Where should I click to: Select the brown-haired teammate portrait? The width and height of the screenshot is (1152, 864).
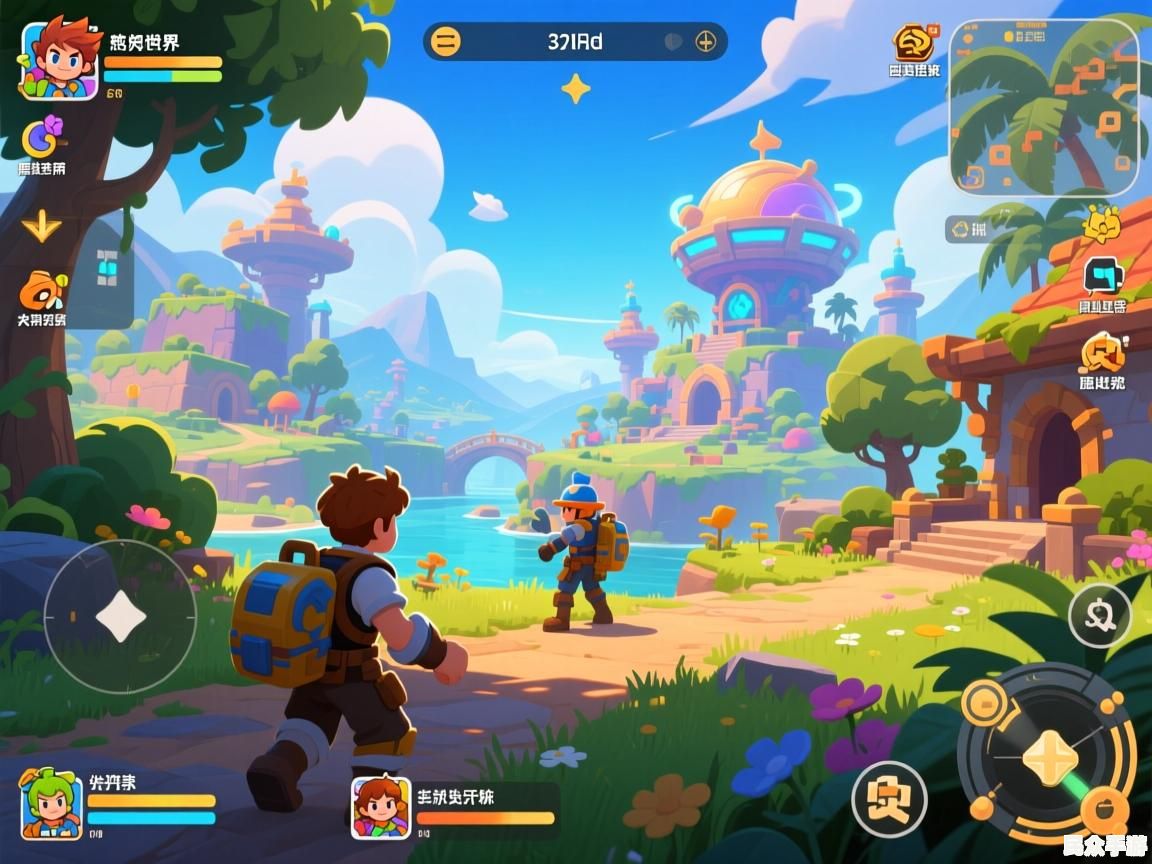[x=381, y=807]
